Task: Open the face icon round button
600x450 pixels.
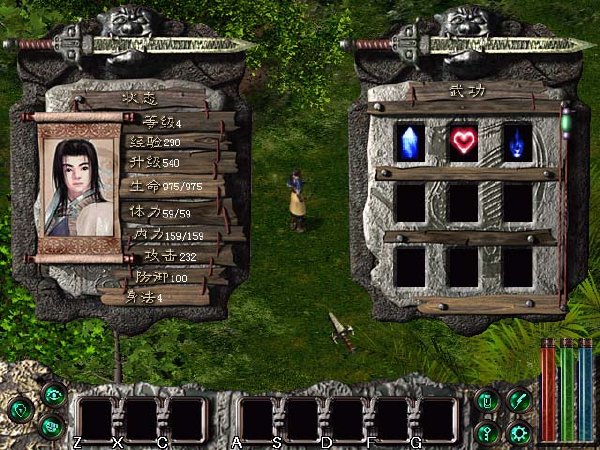Action: (x=51, y=426)
